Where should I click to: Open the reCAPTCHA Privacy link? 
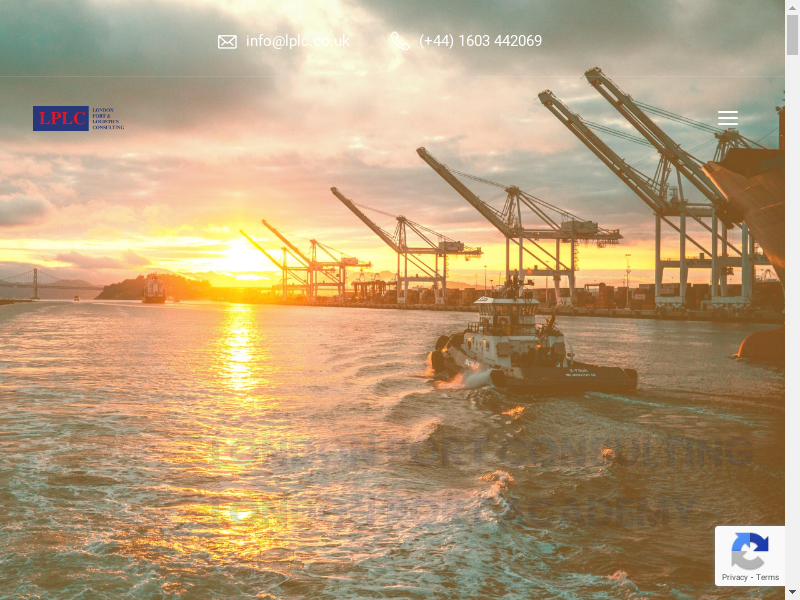pos(735,577)
